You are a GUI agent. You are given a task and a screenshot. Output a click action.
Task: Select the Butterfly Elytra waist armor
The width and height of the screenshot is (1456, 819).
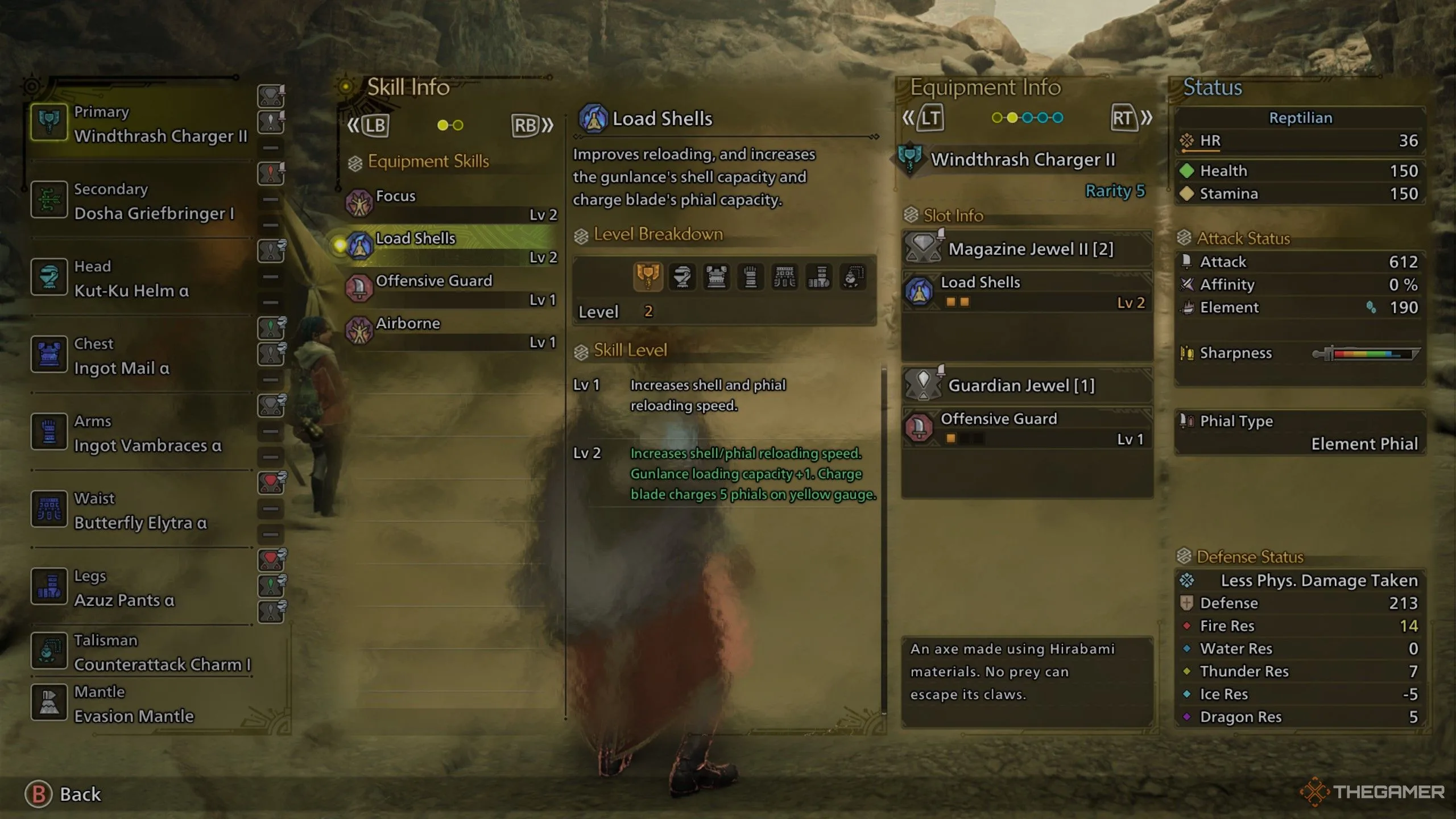[139, 511]
